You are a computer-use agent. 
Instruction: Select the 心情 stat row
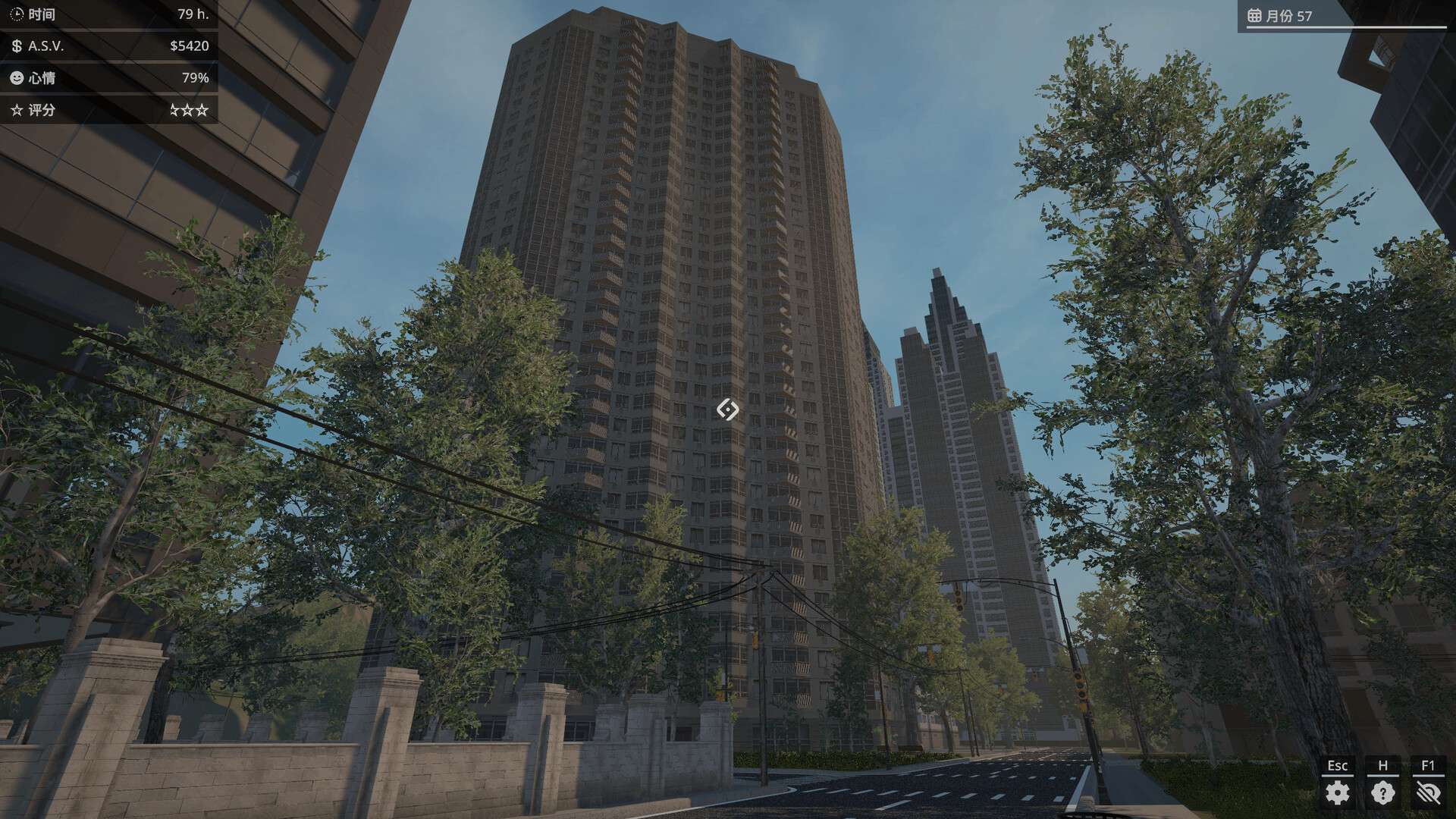point(106,77)
